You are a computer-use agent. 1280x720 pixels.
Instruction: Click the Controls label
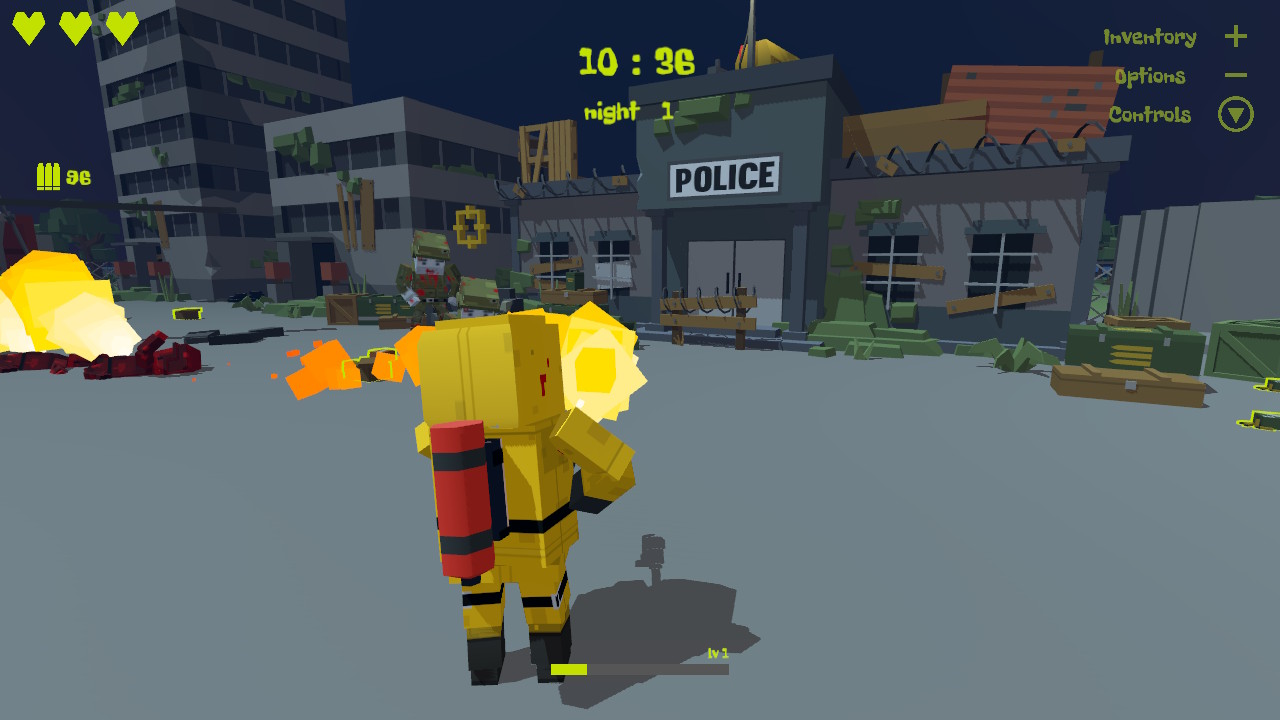click(1151, 115)
